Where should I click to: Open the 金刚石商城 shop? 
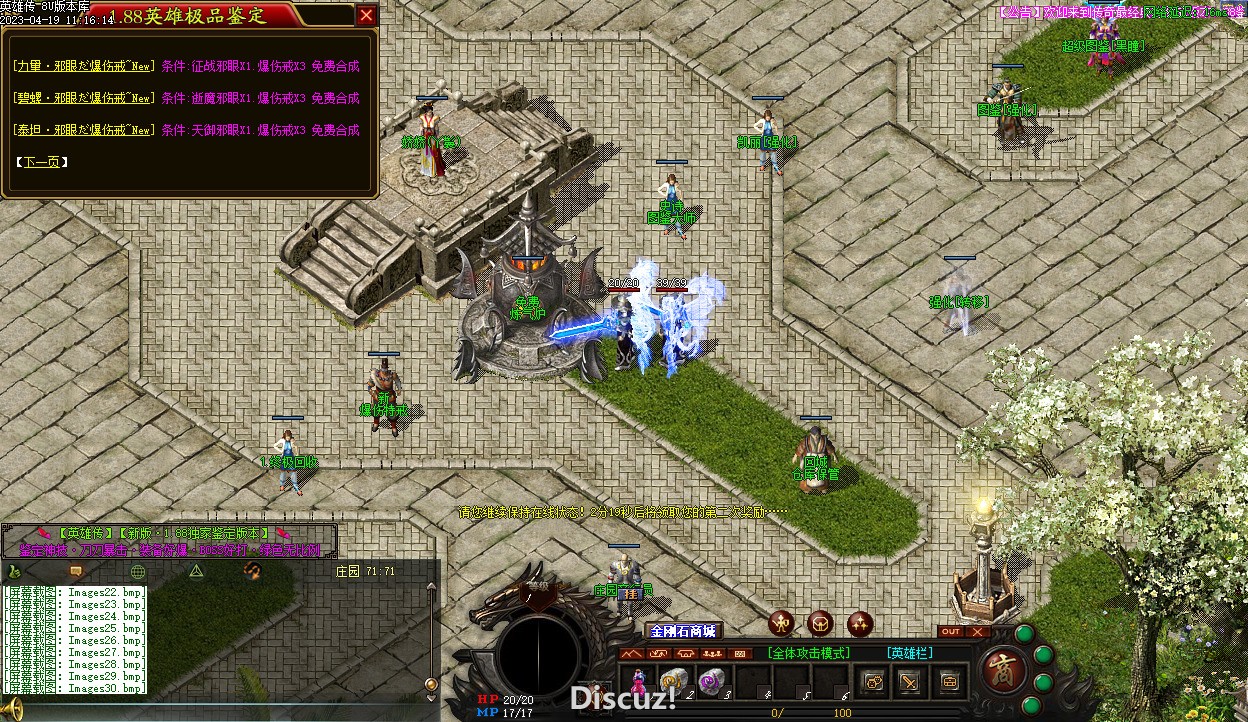[683, 631]
